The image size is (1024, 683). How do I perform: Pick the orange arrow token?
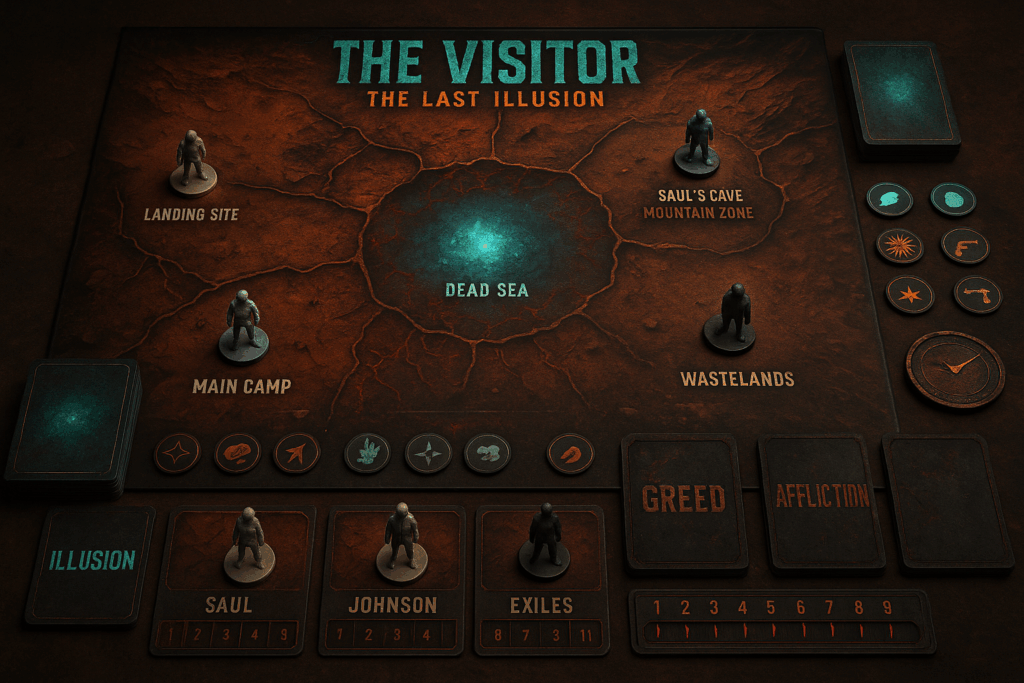click(294, 453)
